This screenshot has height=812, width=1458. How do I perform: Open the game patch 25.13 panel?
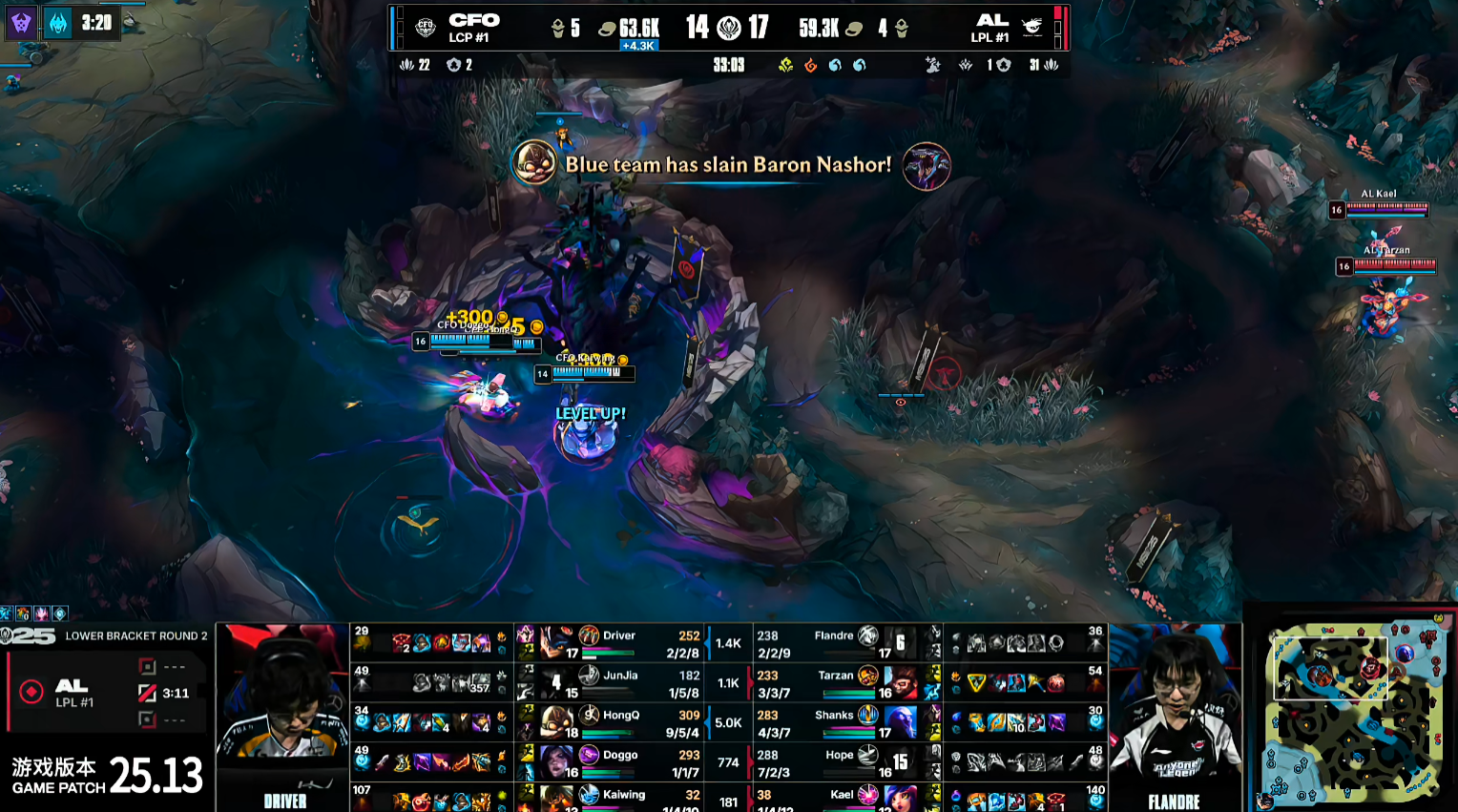point(107,775)
